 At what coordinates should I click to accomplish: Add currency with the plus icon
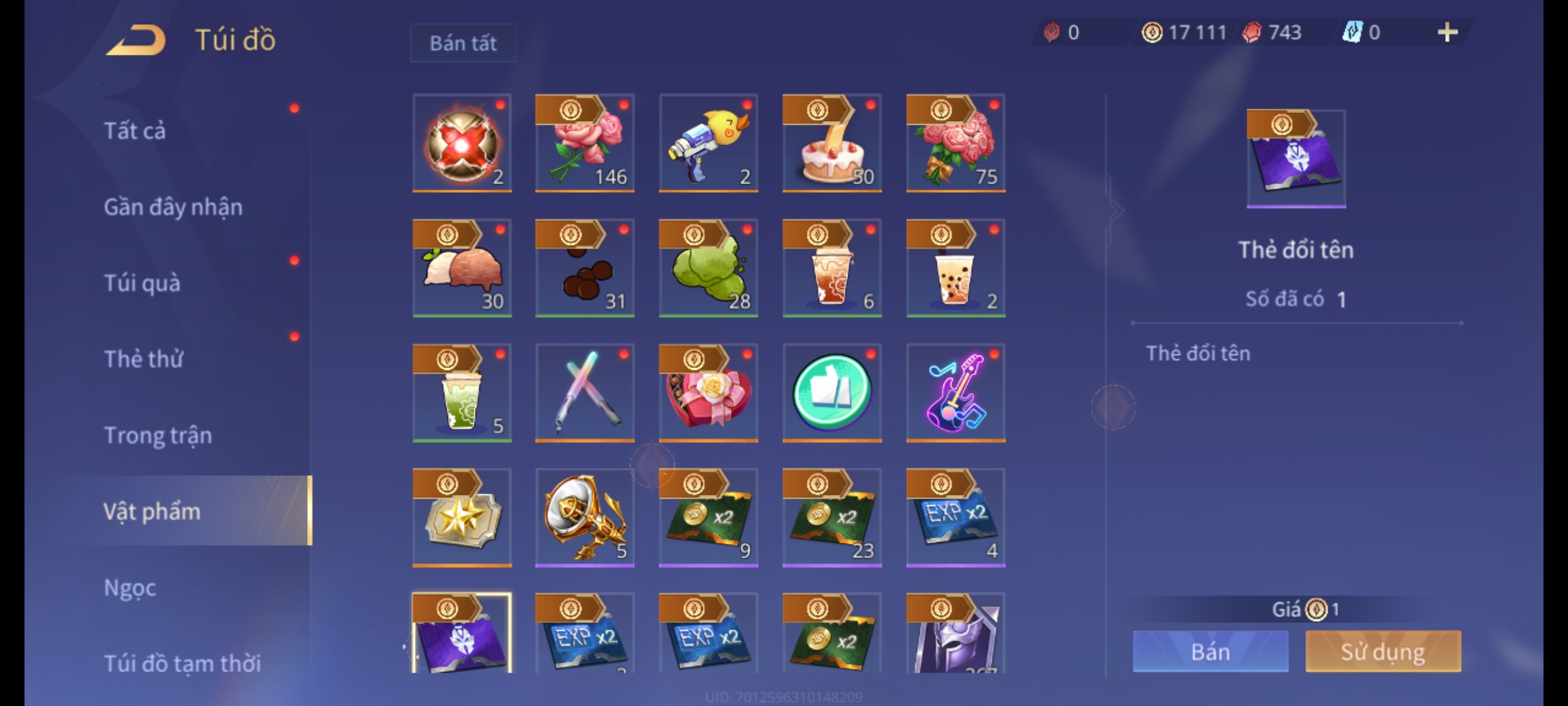click(x=1448, y=32)
